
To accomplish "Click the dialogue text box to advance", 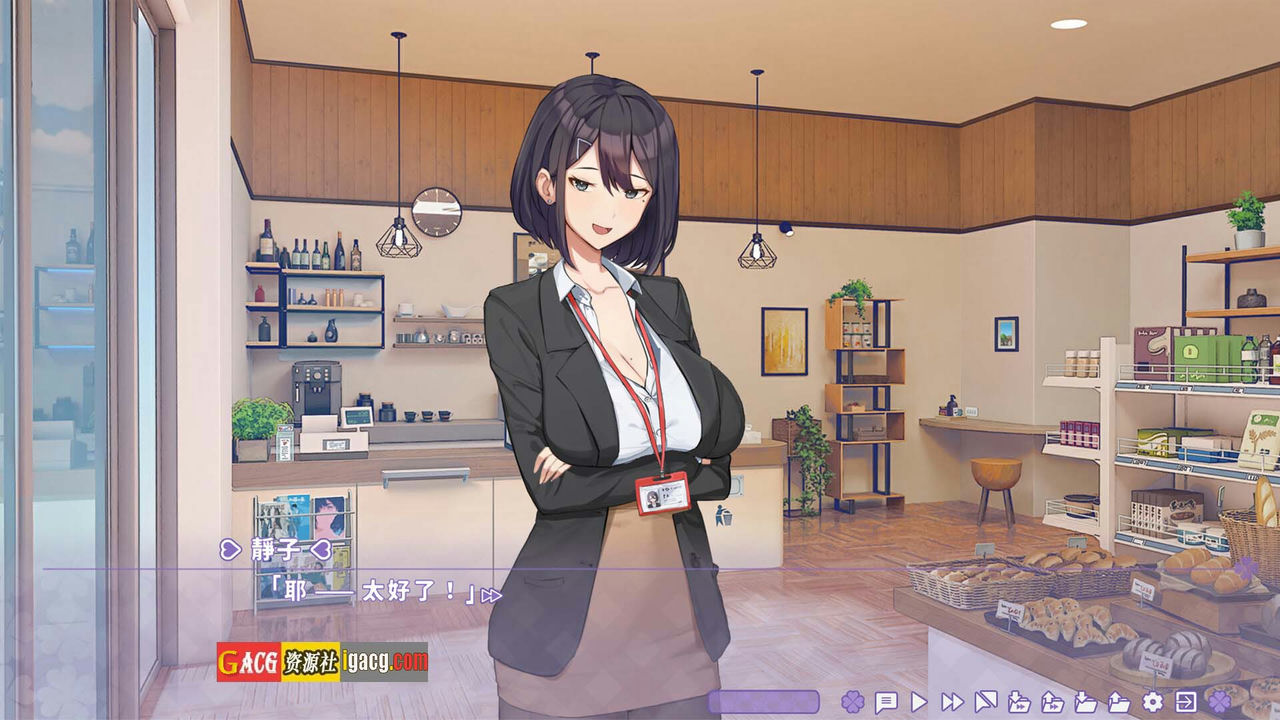I will point(500,610).
